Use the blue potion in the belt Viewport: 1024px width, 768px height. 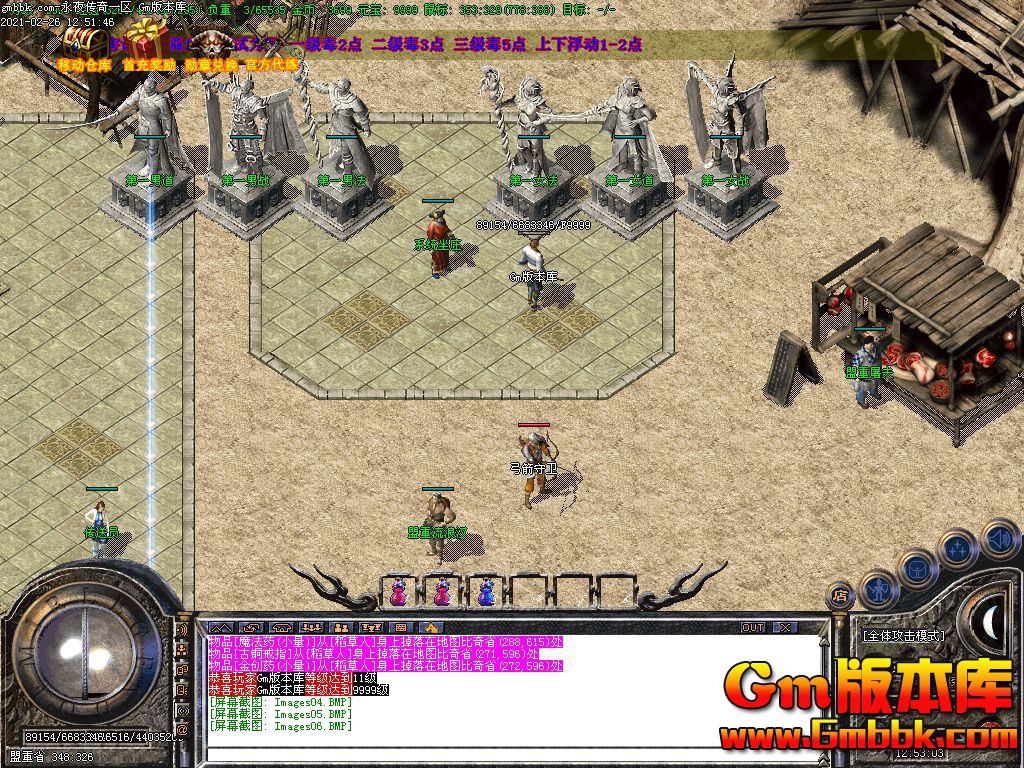485,592
